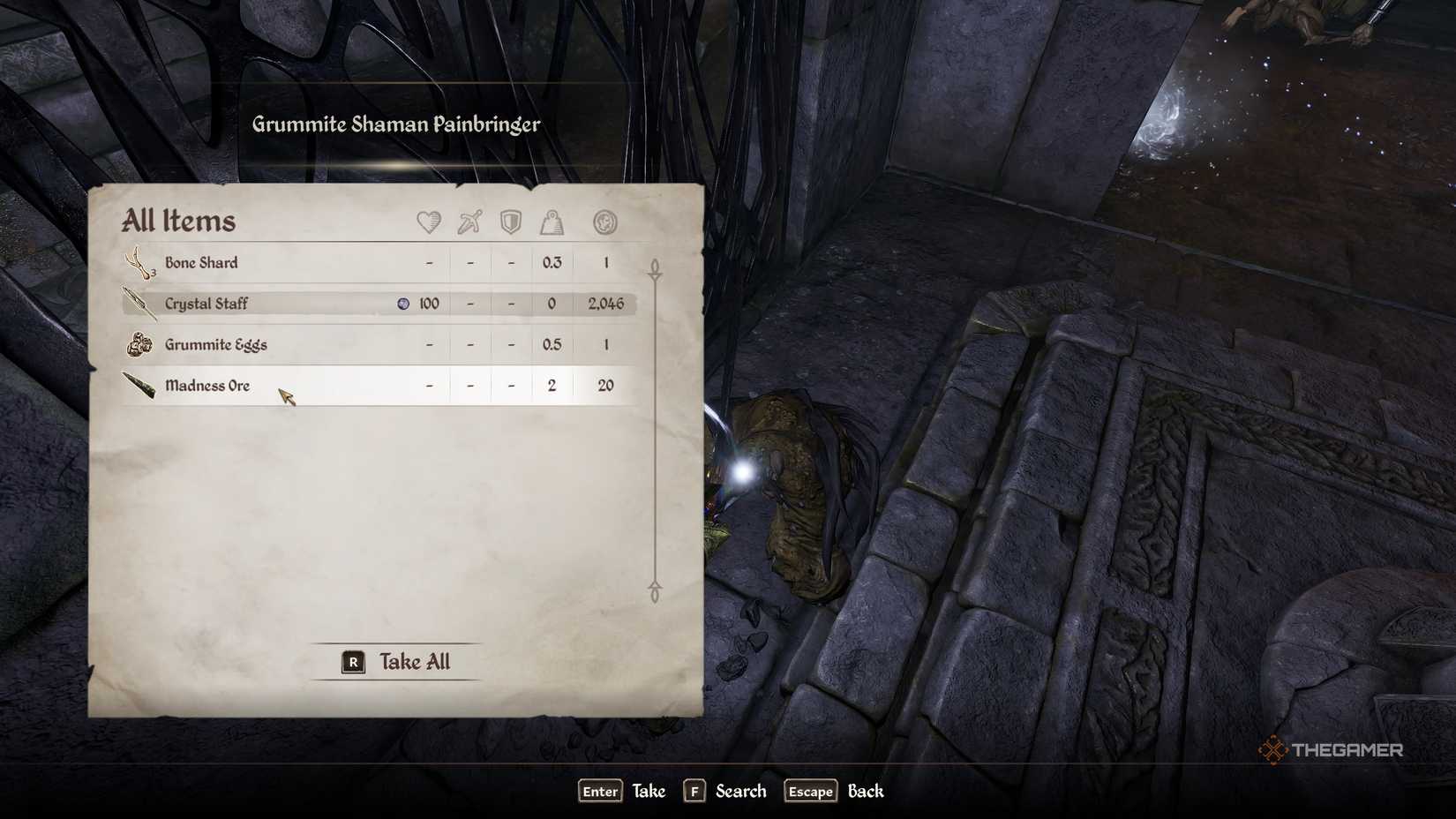
Task: Click the weight column icon
Action: click(552, 222)
